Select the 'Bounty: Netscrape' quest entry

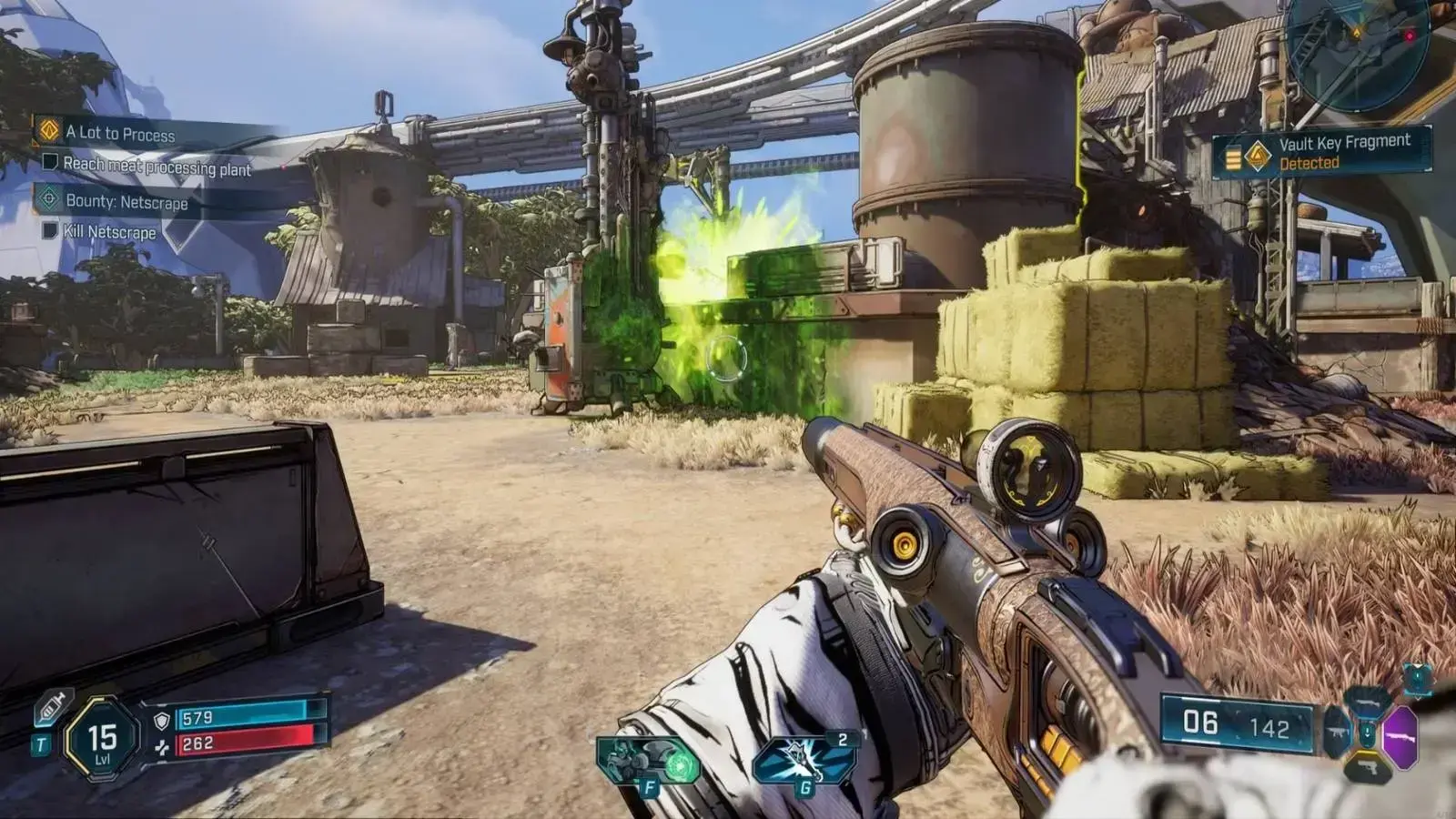[x=126, y=202]
